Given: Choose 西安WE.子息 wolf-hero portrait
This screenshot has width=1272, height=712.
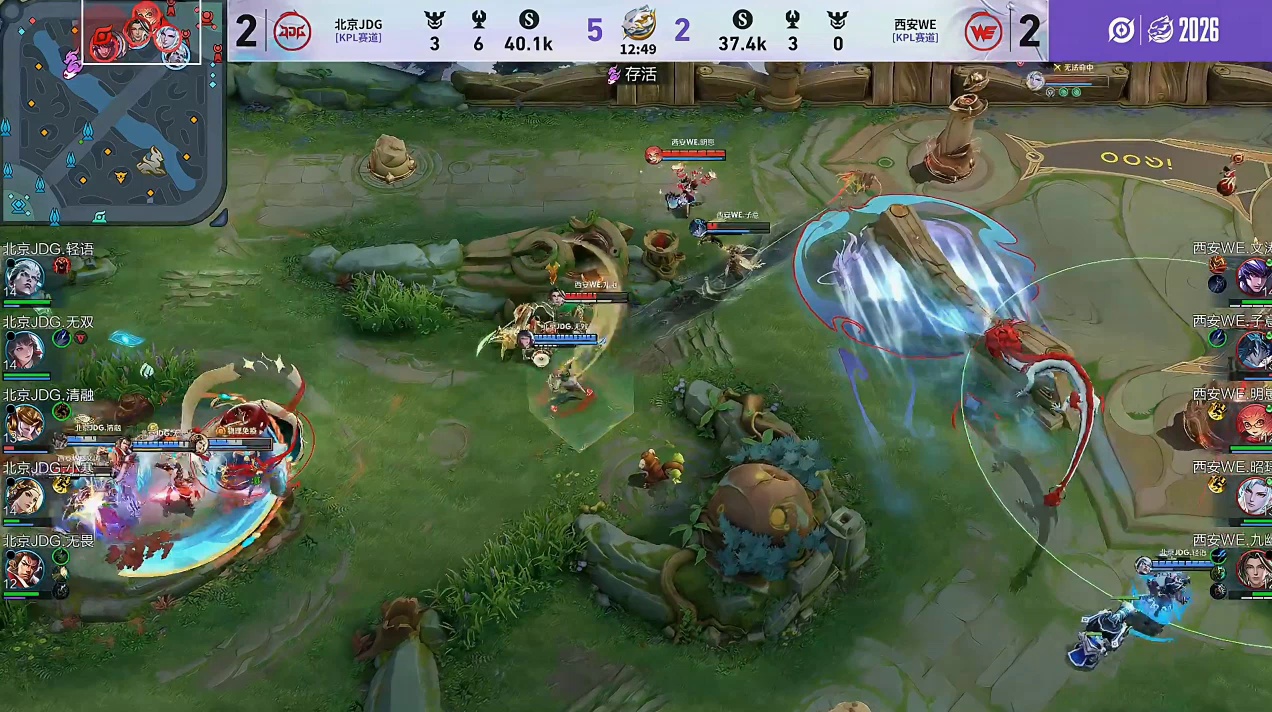Looking at the screenshot, I should pyautogui.click(x=1252, y=350).
